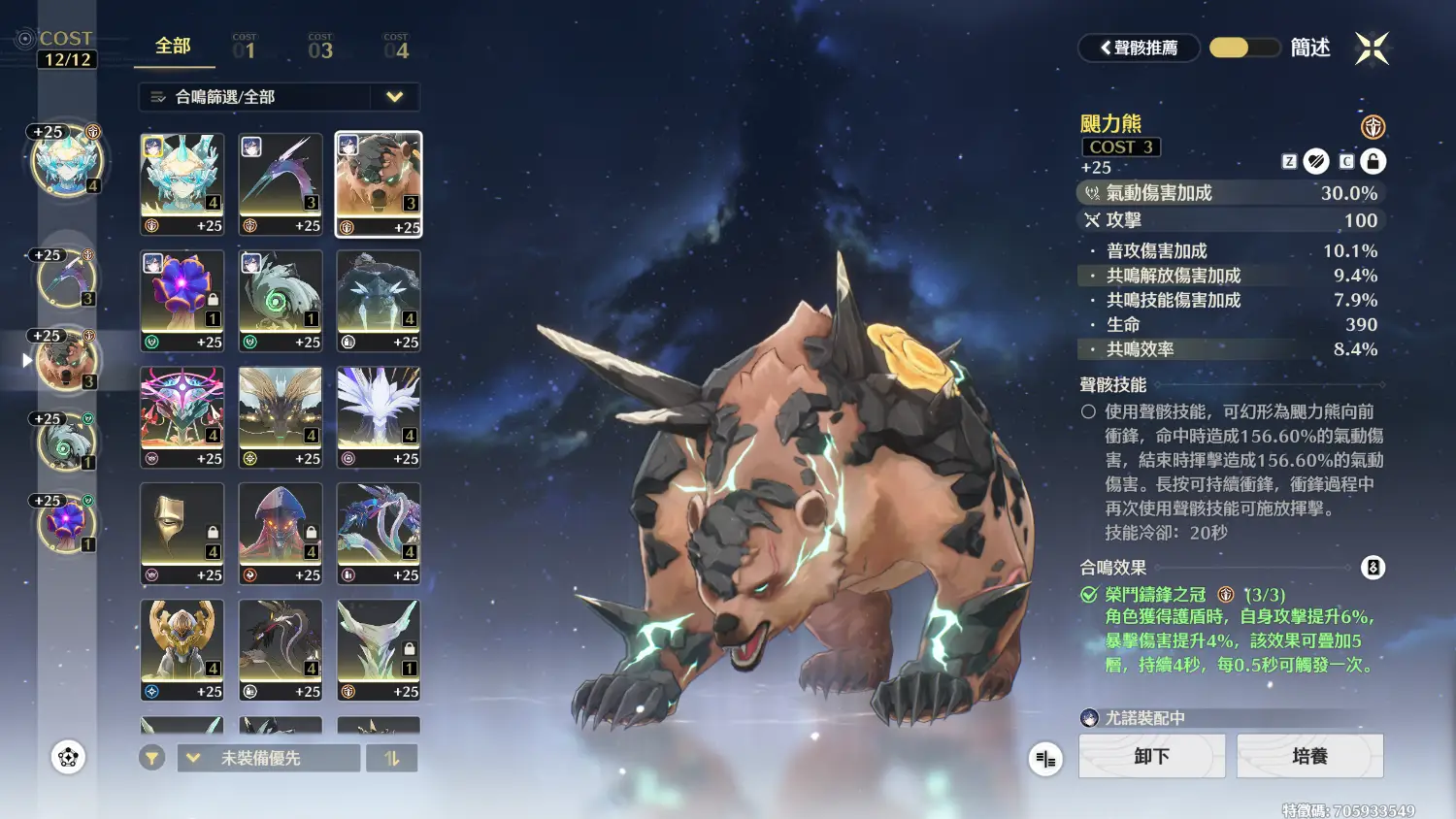Image resolution: width=1456 pixels, height=819 pixels.
Task: Switch to the 全部 tab
Action: (174, 47)
